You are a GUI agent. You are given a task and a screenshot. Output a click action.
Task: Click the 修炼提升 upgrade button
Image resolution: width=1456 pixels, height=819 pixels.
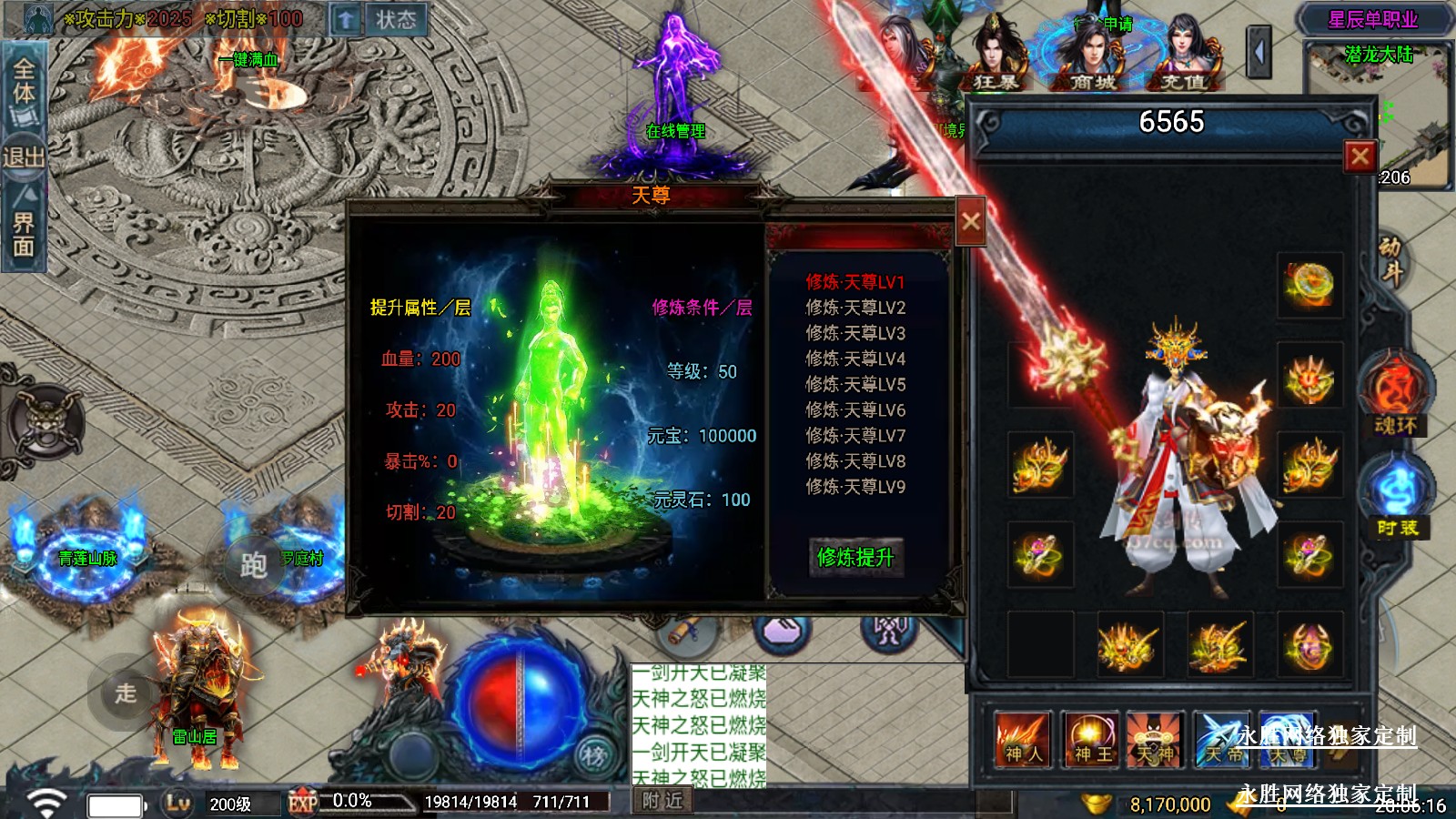pos(854,557)
